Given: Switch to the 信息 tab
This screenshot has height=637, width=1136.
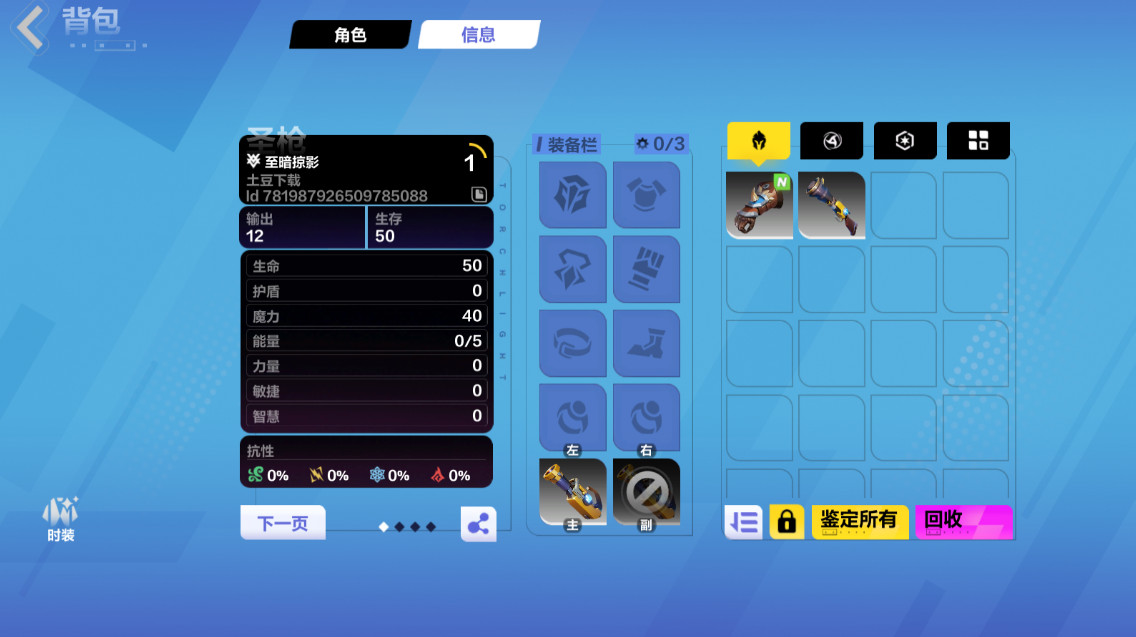Looking at the screenshot, I should [x=478, y=35].
